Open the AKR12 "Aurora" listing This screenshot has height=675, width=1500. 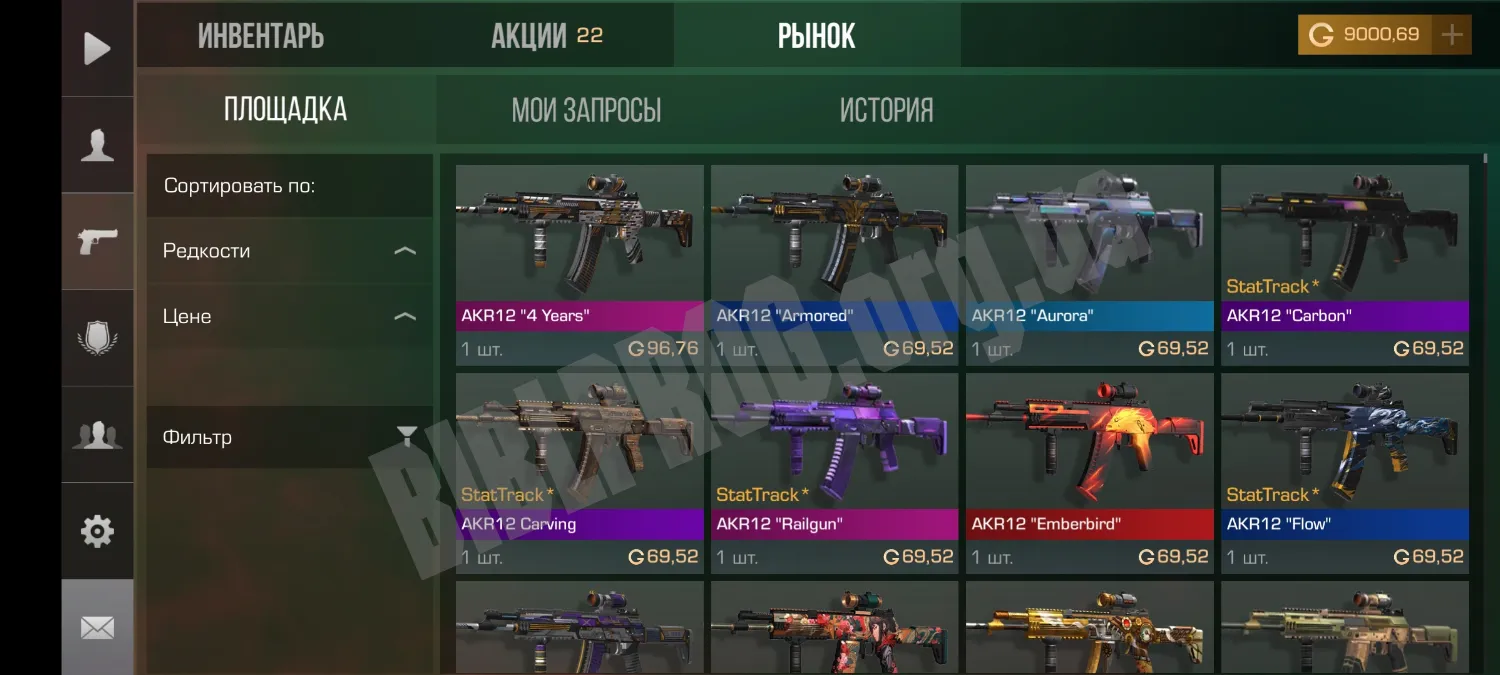(1089, 263)
